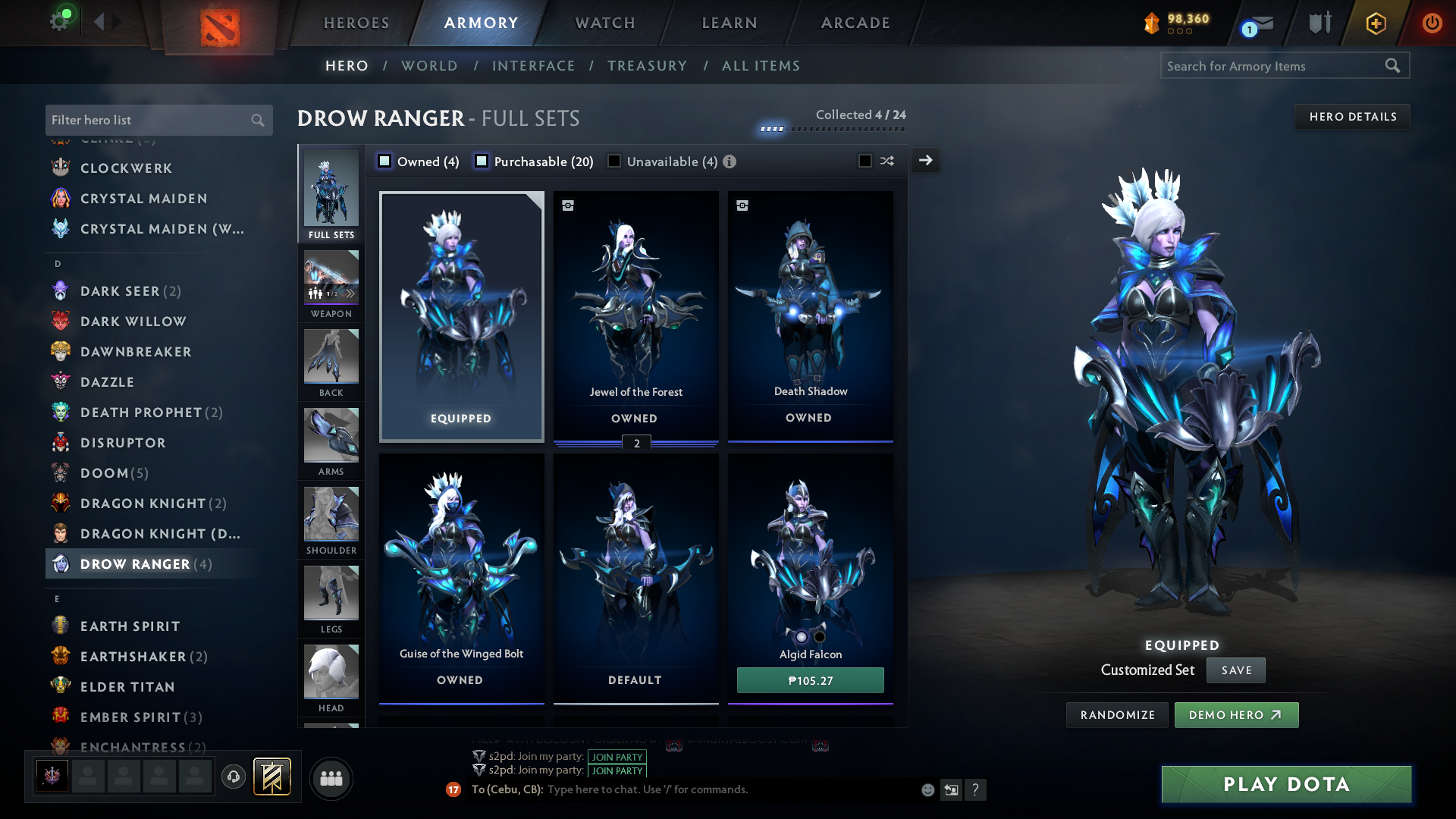
Task: Choose Earthshaker from the hero list
Action: point(133,657)
